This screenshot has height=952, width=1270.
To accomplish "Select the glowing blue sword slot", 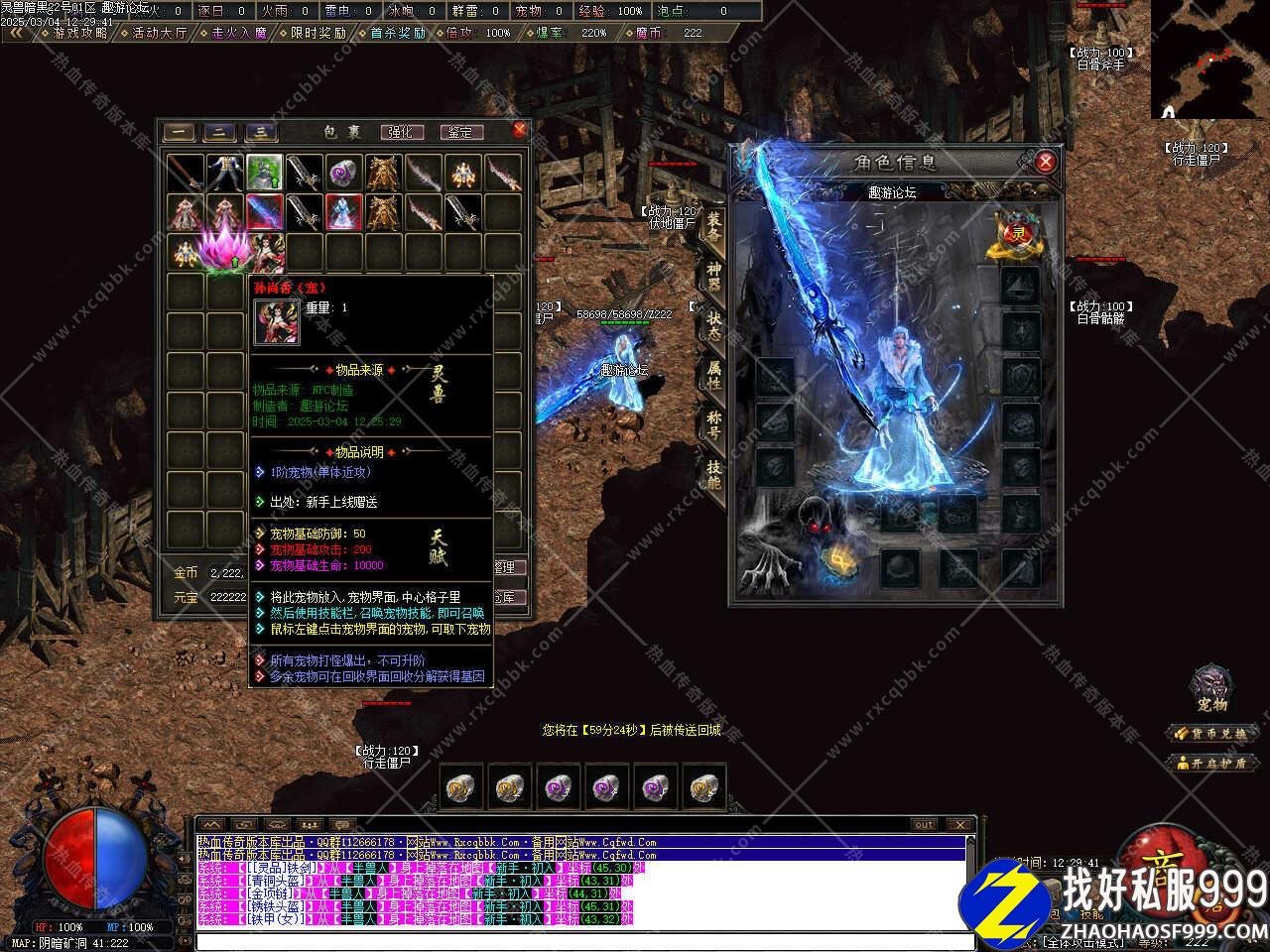I will (x=265, y=212).
